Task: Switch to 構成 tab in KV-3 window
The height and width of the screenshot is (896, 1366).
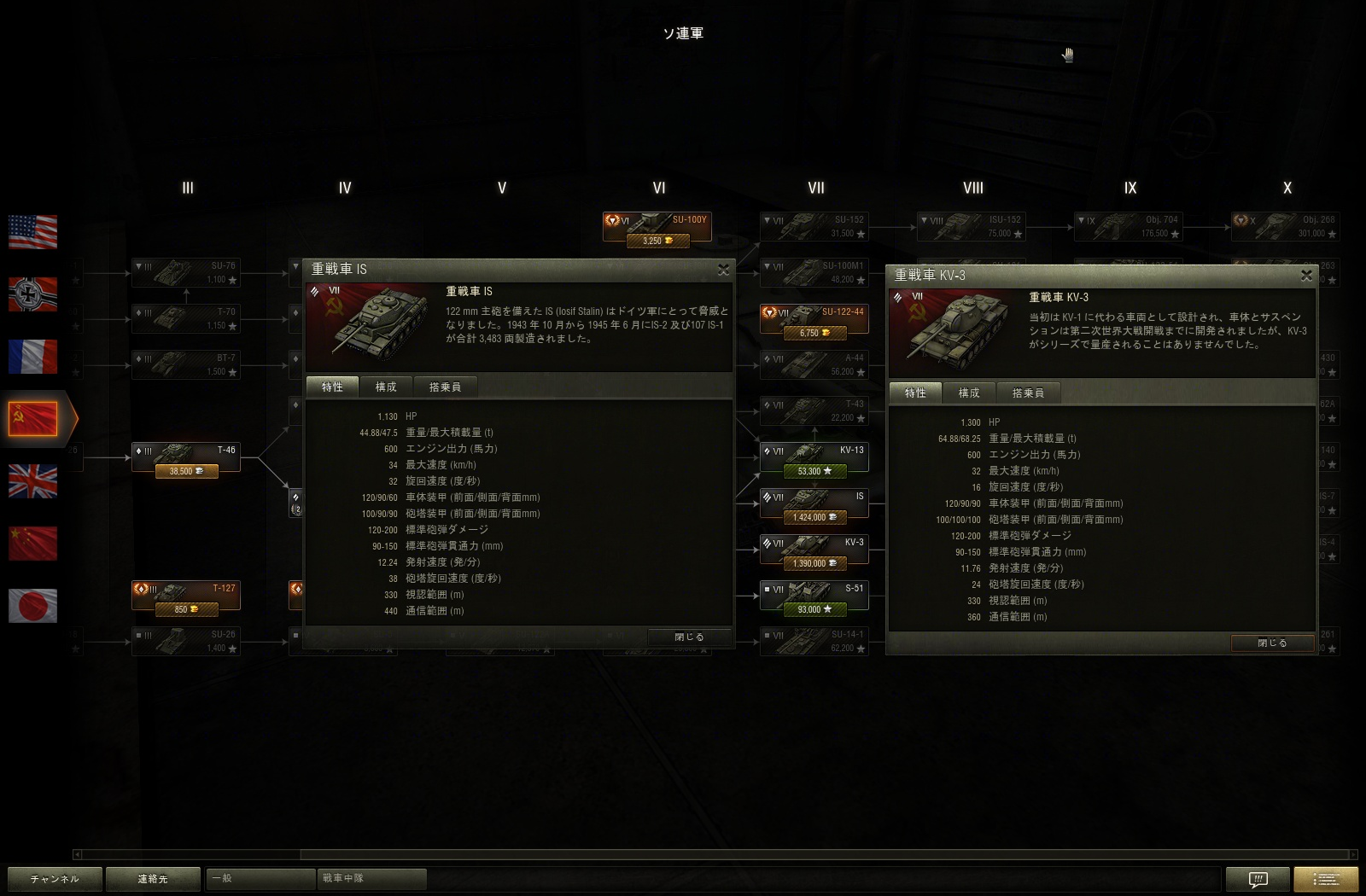Action: 969,393
